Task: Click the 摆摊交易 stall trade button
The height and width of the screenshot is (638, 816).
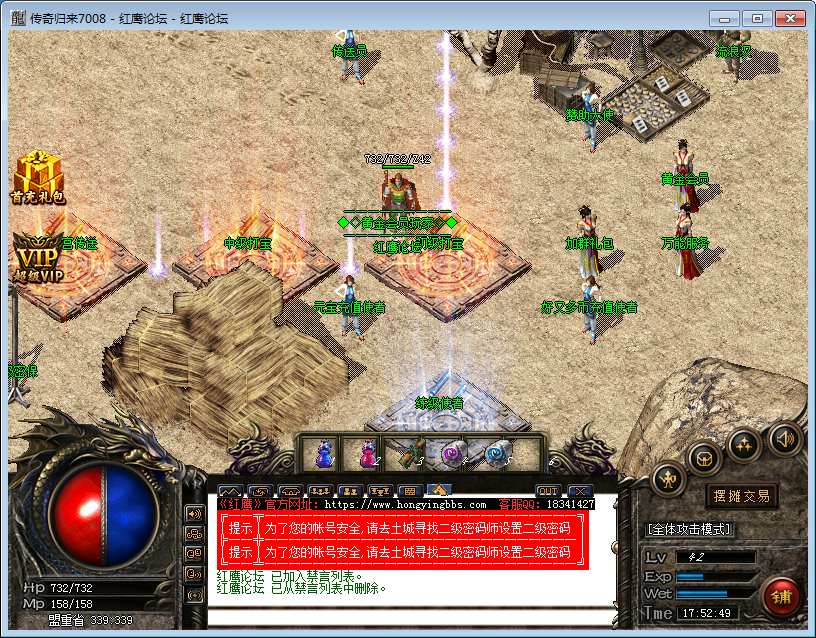Action: click(x=741, y=496)
